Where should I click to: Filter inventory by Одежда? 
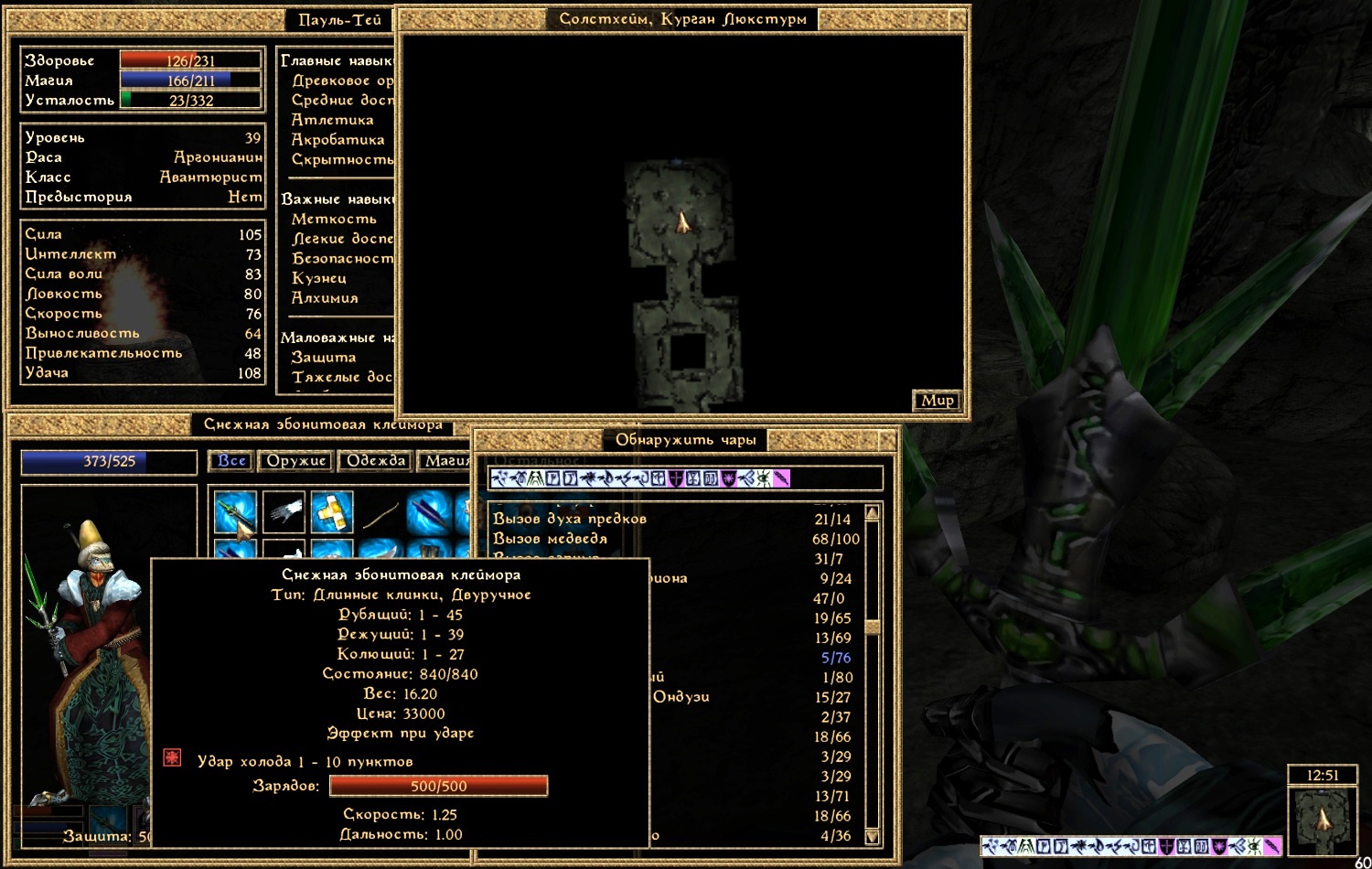coord(375,461)
